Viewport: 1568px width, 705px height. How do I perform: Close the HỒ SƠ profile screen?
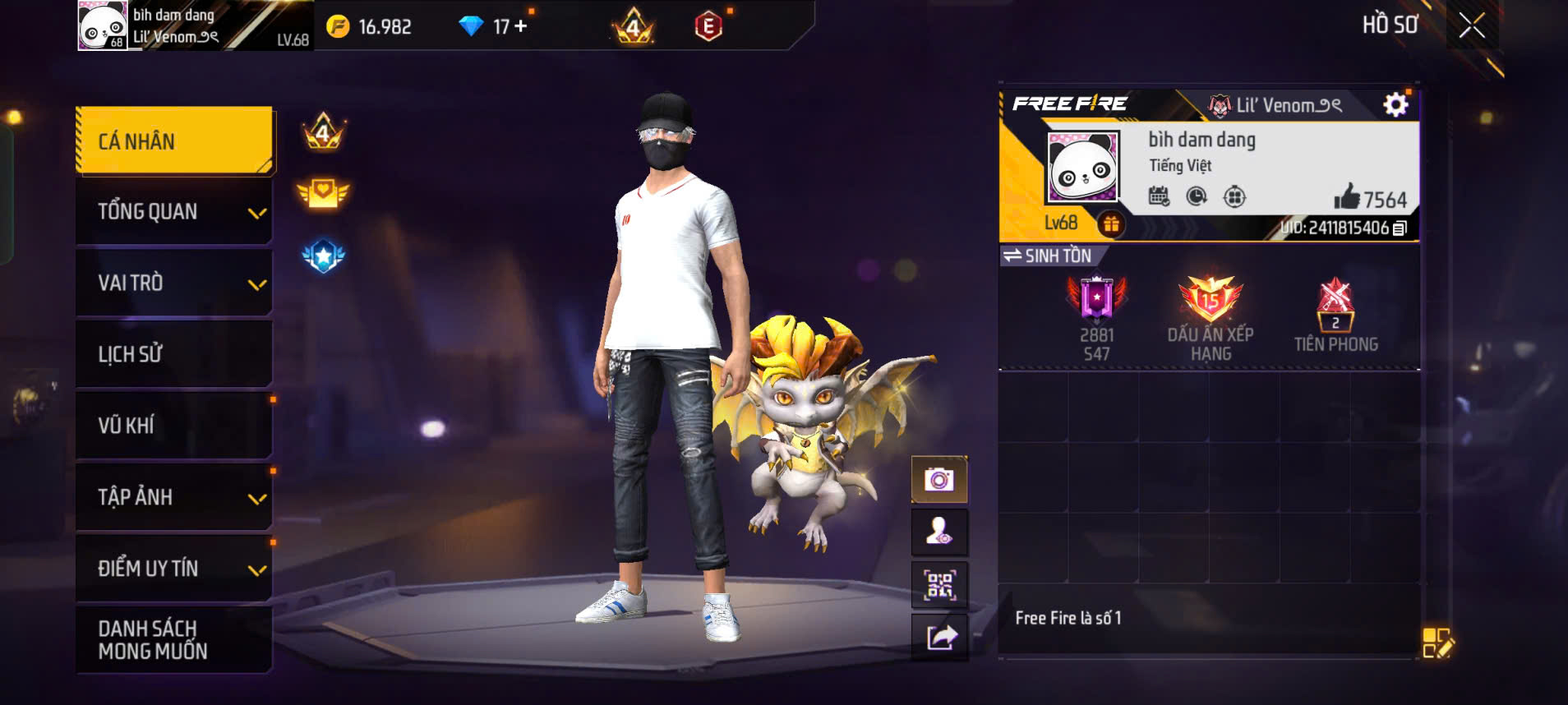1472,25
